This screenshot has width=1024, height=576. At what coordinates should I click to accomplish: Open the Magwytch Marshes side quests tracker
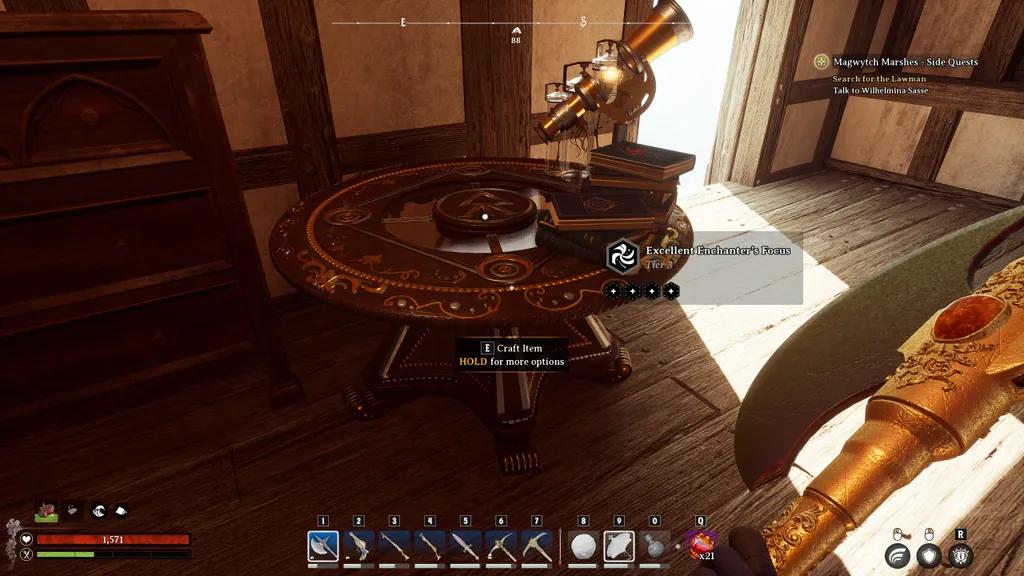coord(905,62)
